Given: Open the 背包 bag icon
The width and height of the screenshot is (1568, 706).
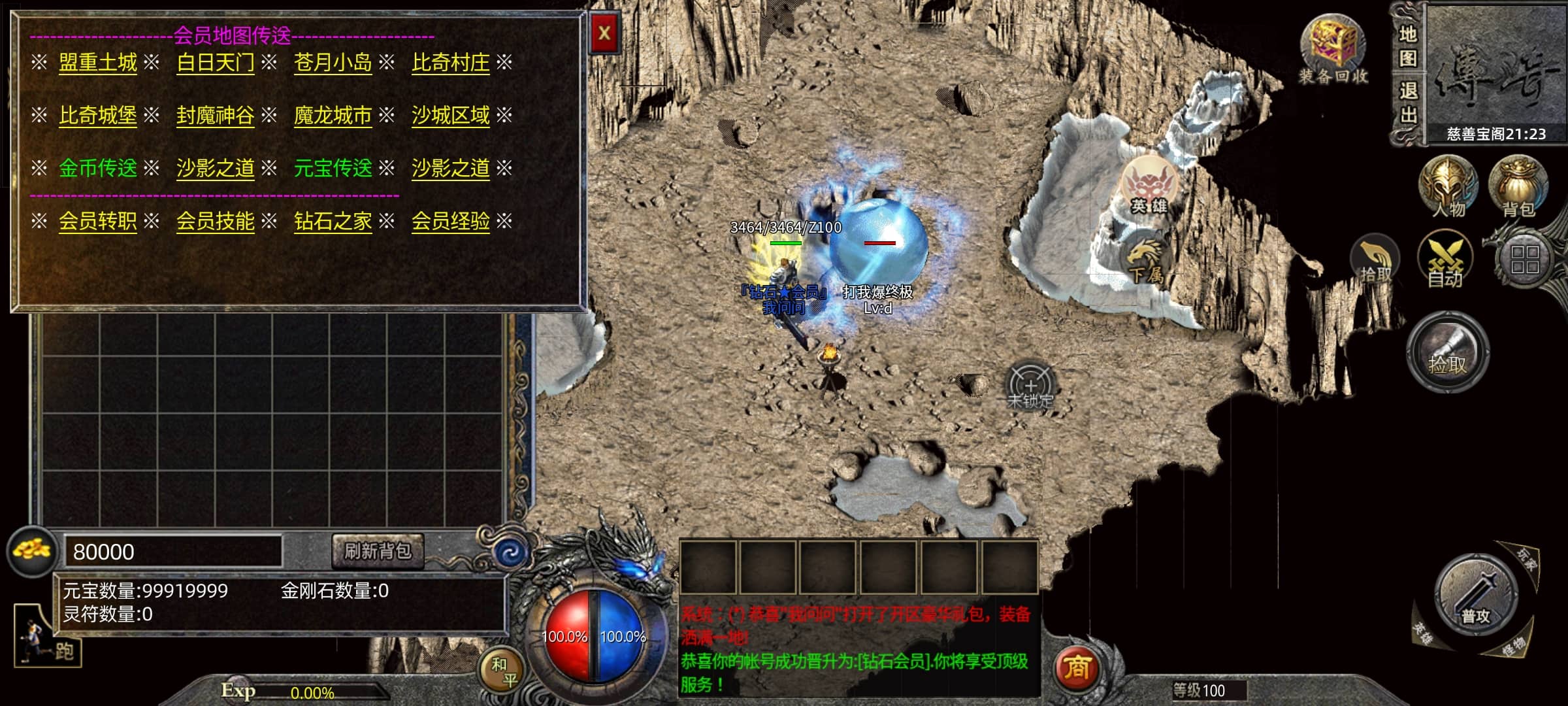Looking at the screenshot, I should pos(1517,186).
